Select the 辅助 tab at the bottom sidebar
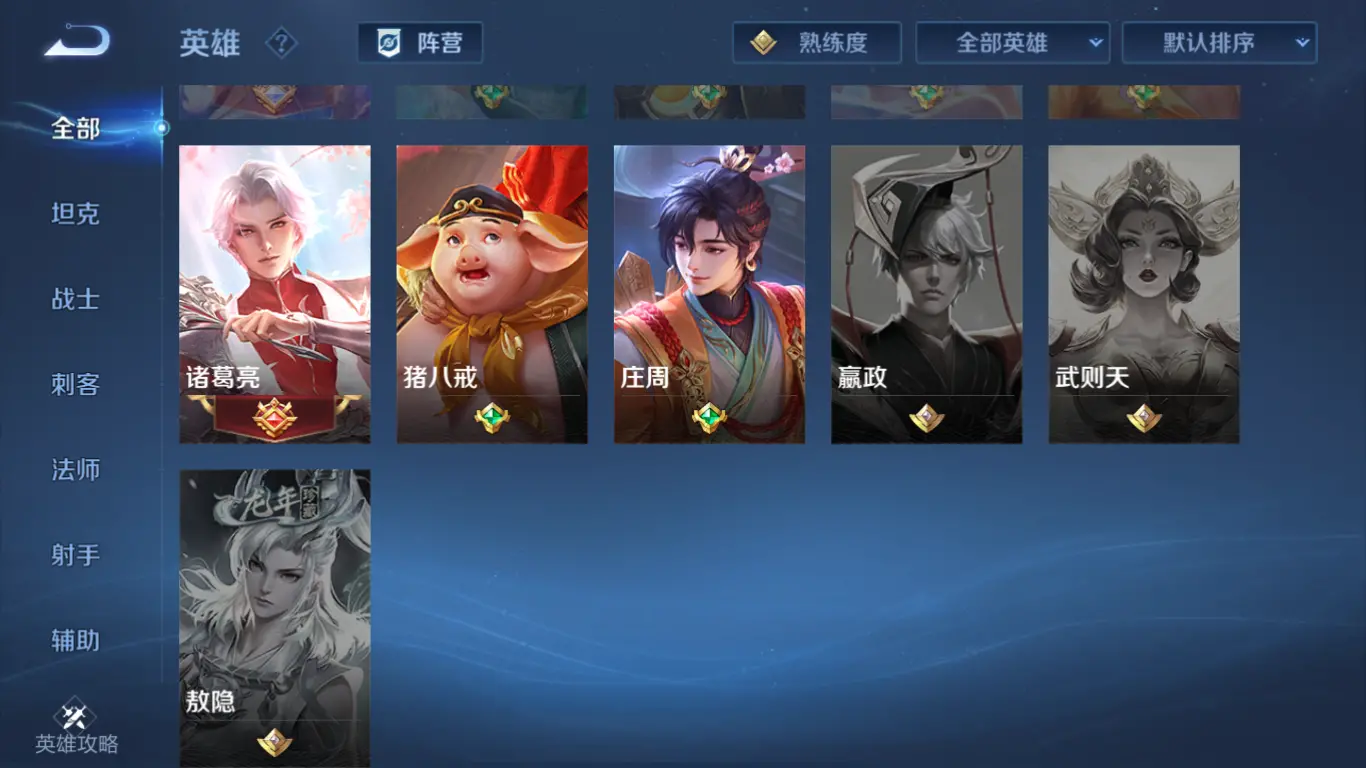 (x=73, y=639)
